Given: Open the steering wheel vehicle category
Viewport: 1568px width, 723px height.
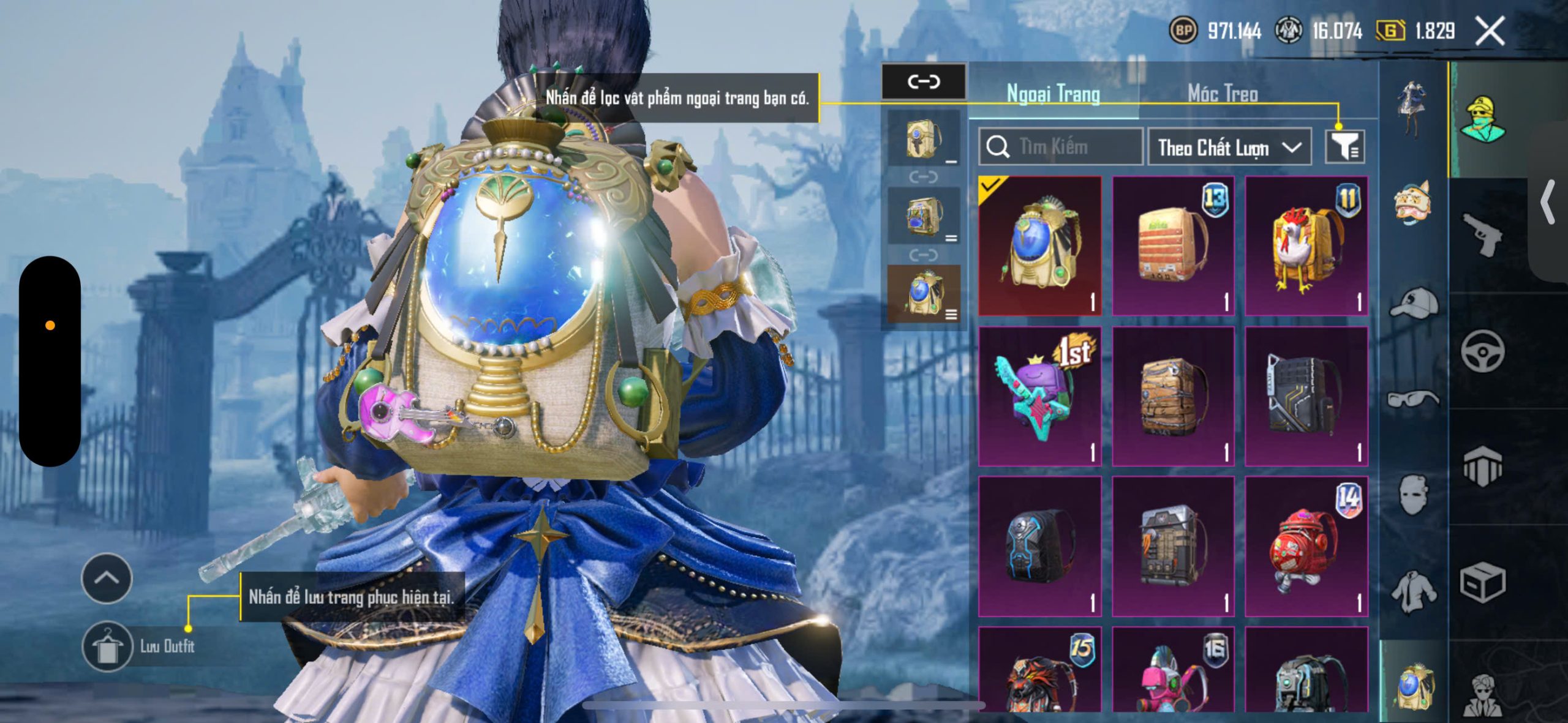Looking at the screenshot, I should coord(1482,351).
